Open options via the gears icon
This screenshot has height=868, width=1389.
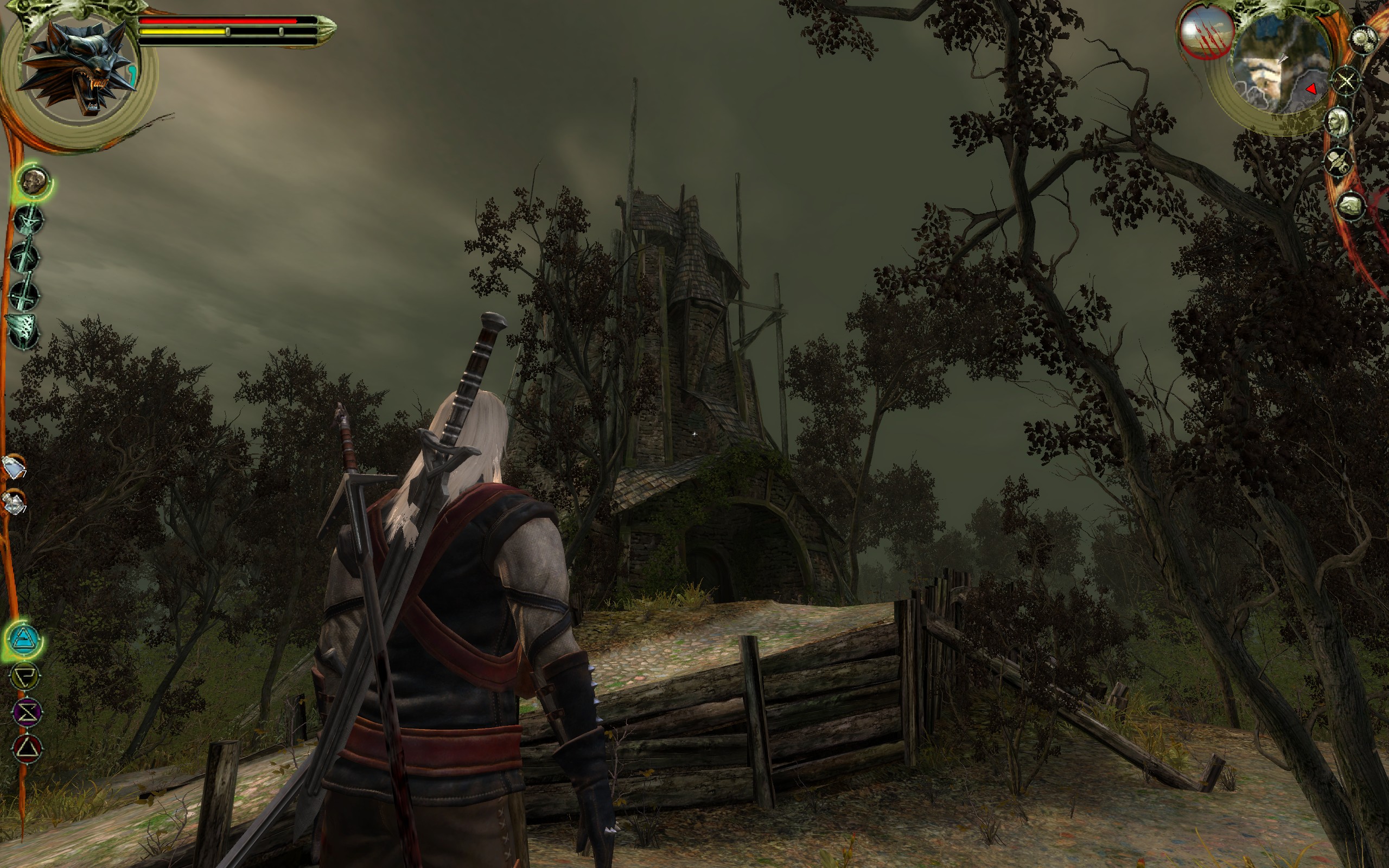click(x=1363, y=40)
